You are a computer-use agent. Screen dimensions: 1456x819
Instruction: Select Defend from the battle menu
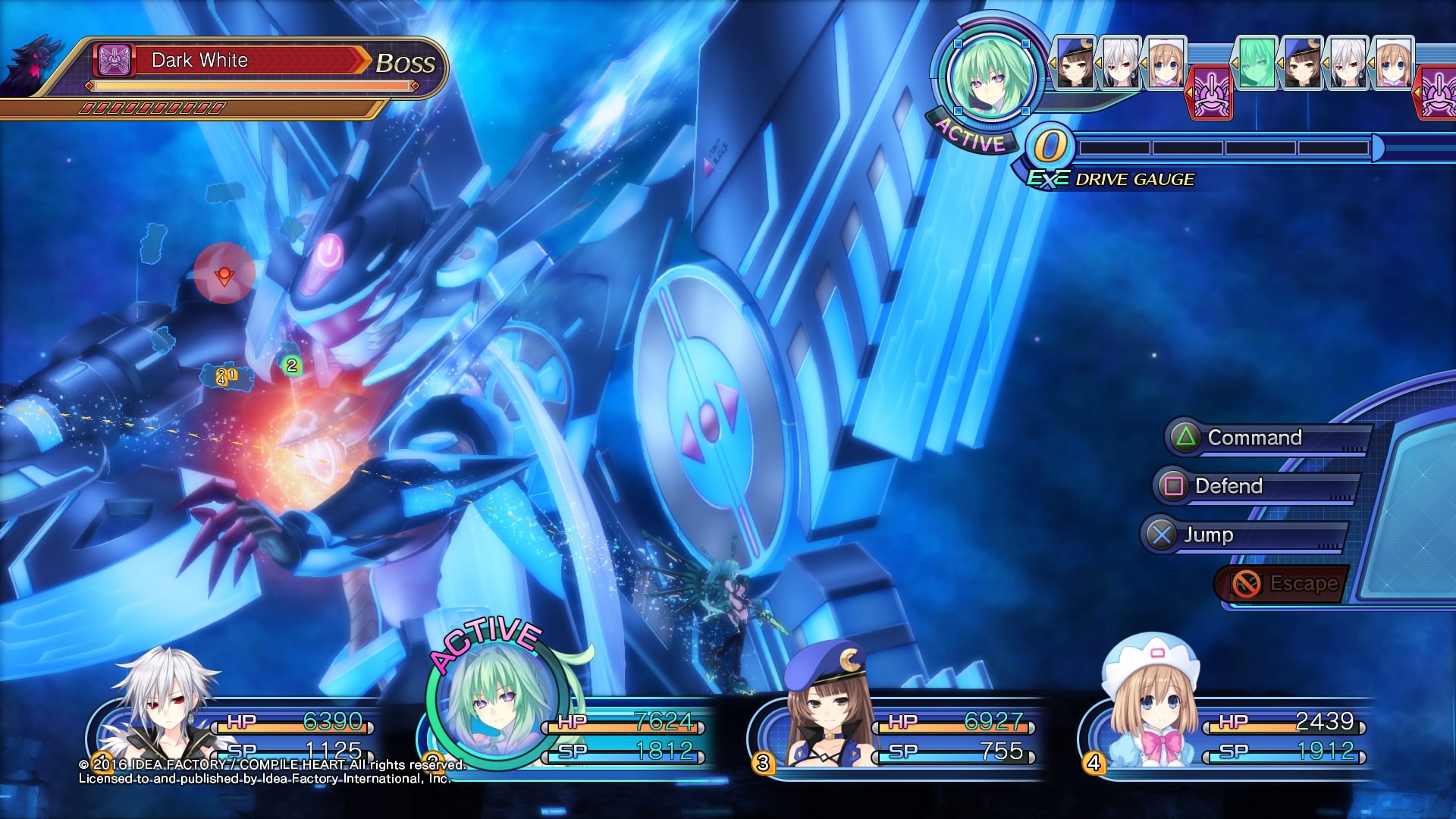(1256, 486)
